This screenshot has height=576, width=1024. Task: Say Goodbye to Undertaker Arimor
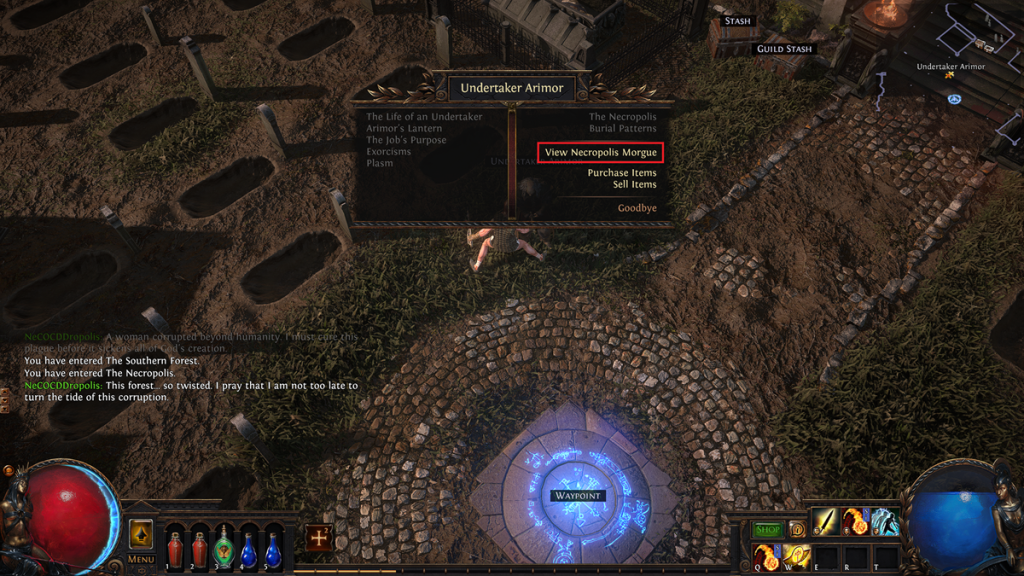[637, 208]
